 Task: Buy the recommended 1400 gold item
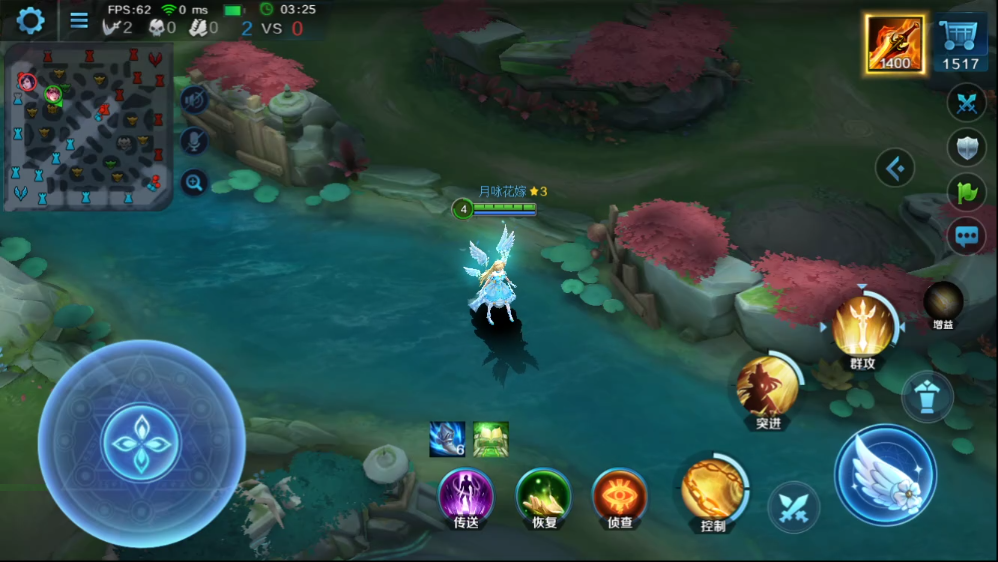click(x=895, y=44)
